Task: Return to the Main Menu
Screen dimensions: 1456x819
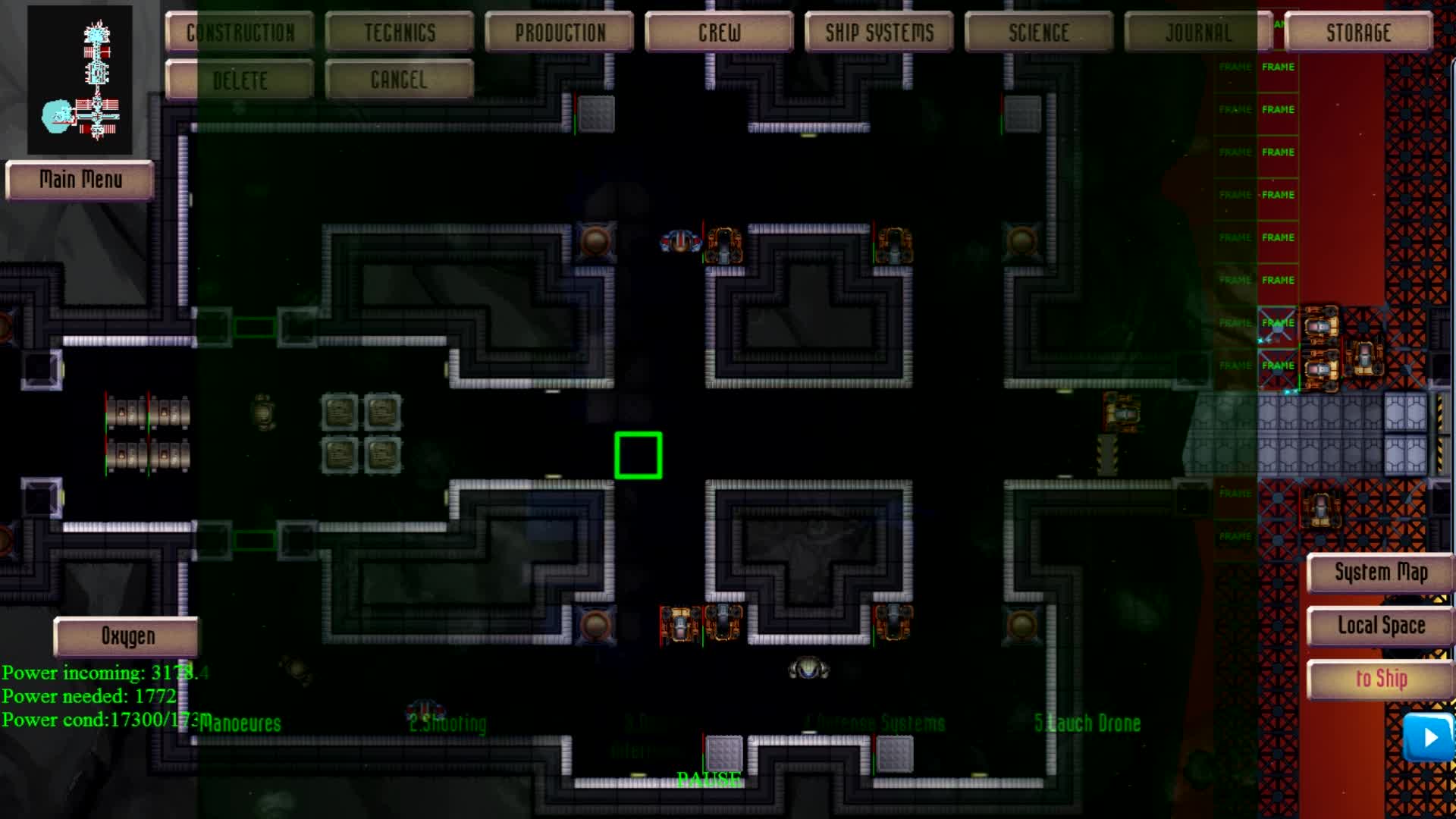Action: 80,180
